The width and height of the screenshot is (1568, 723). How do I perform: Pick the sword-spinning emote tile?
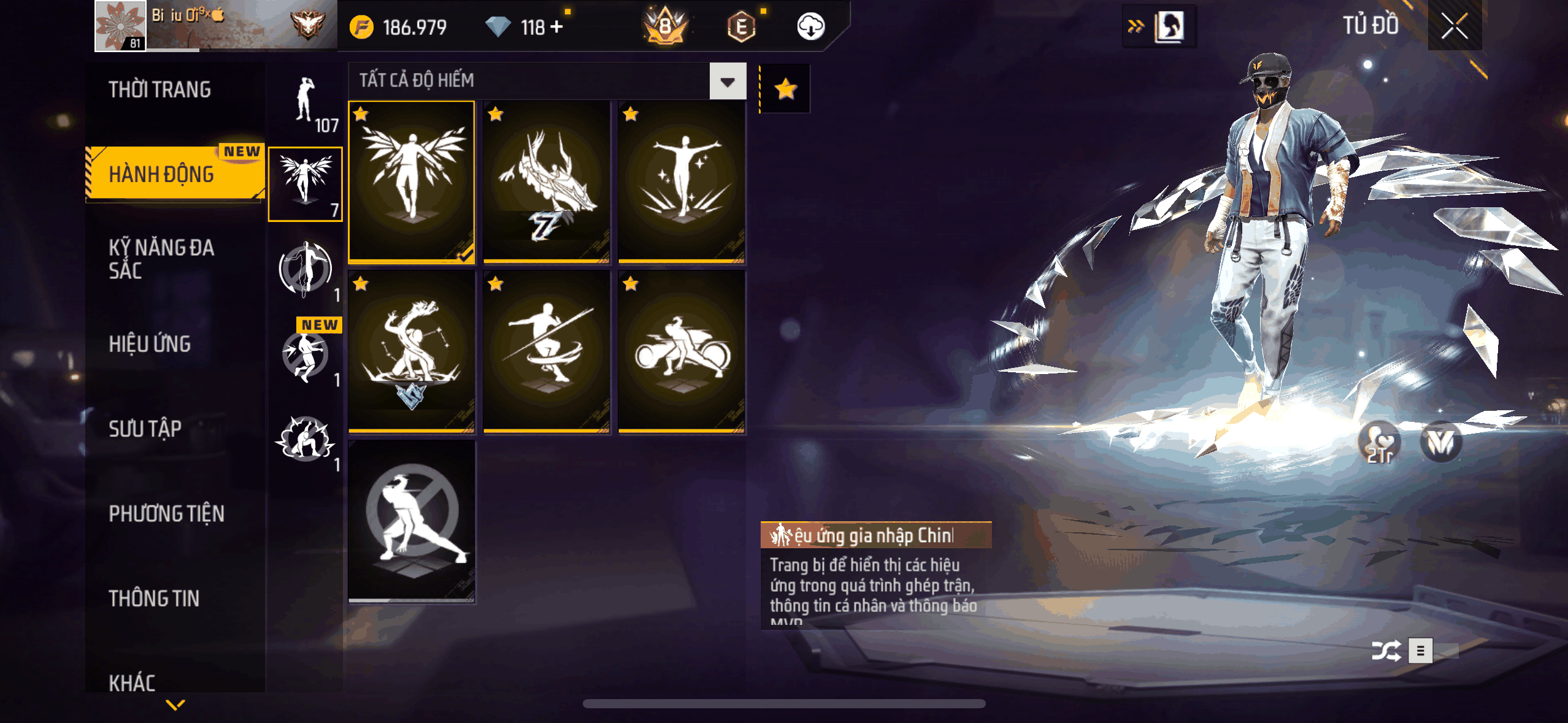(x=547, y=353)
